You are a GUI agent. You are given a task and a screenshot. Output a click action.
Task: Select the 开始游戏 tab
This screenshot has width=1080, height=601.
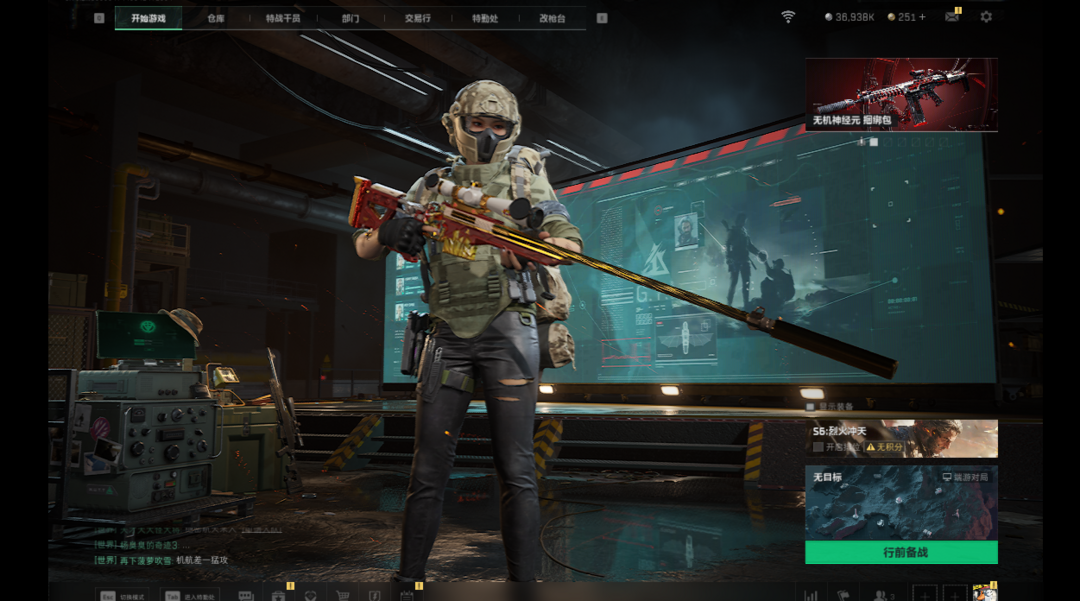point(148,18)
